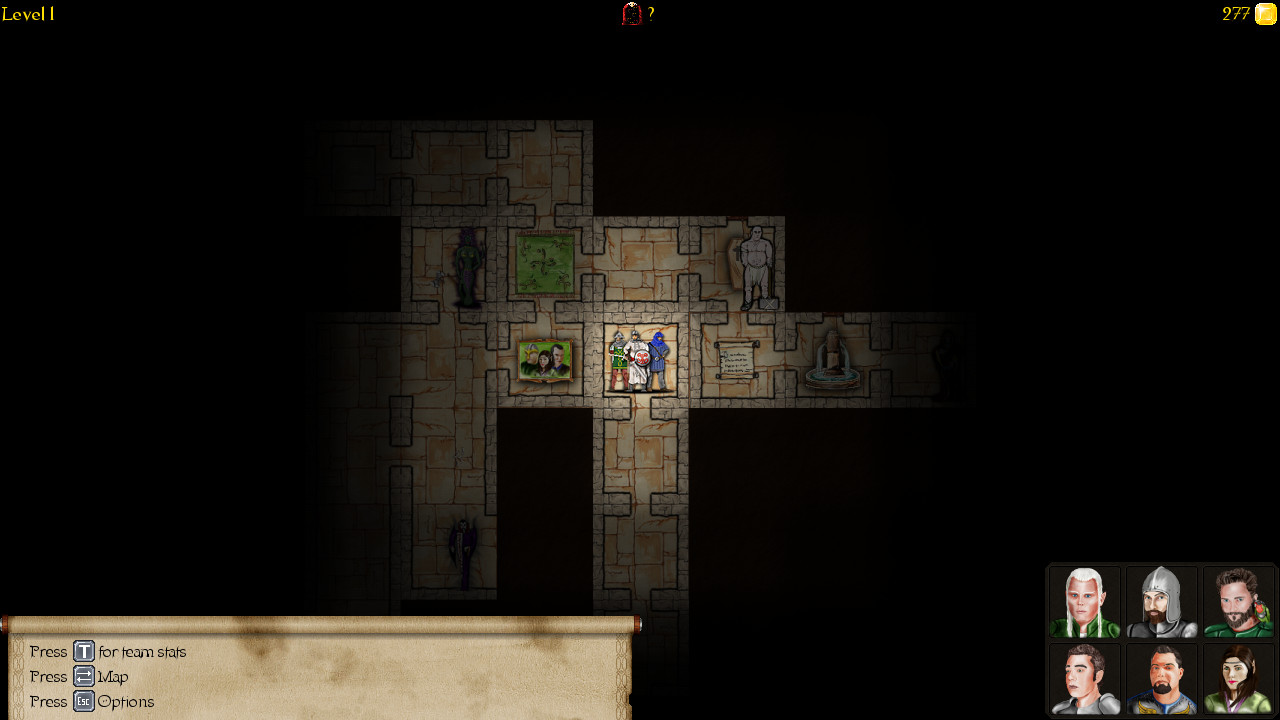Click the T key icon for team stats
1280x720 pixels.
[x=84, y=651]
